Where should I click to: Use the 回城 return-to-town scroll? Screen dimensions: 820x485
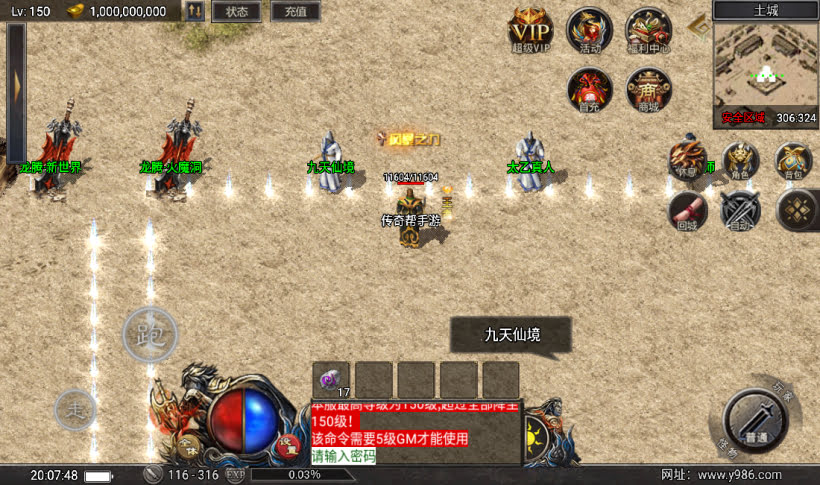[687, 209]
